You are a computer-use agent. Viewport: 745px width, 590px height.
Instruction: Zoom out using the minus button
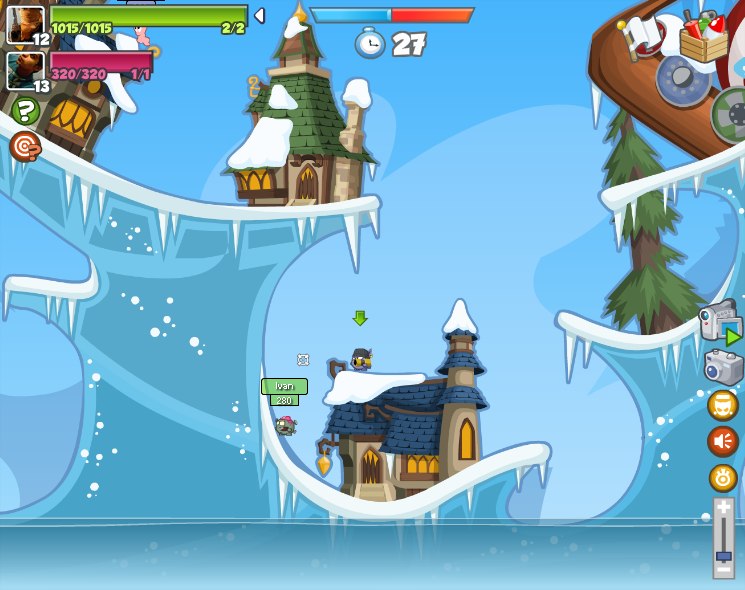pos(723,570)
